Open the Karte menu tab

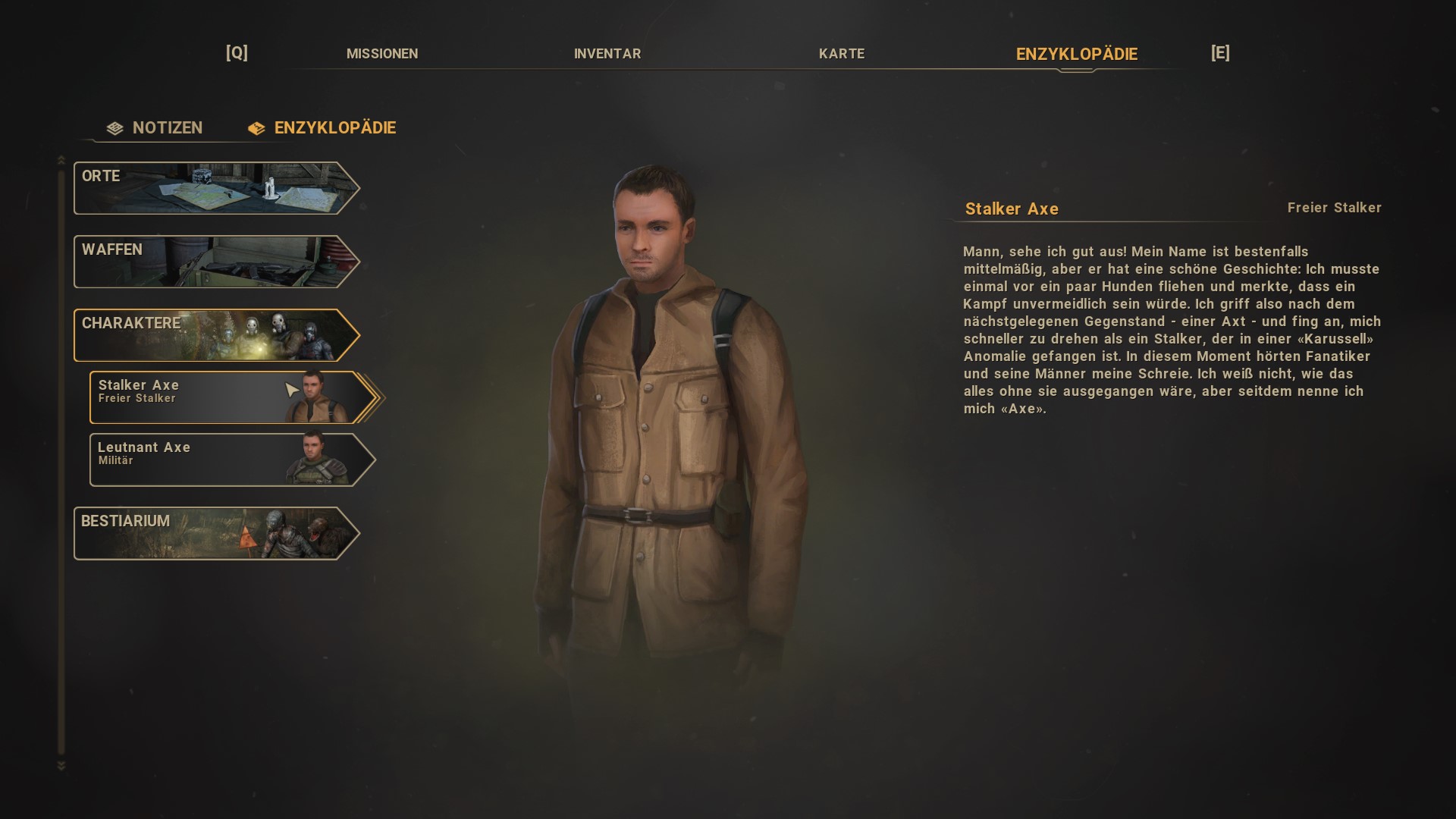click(841, 54)
